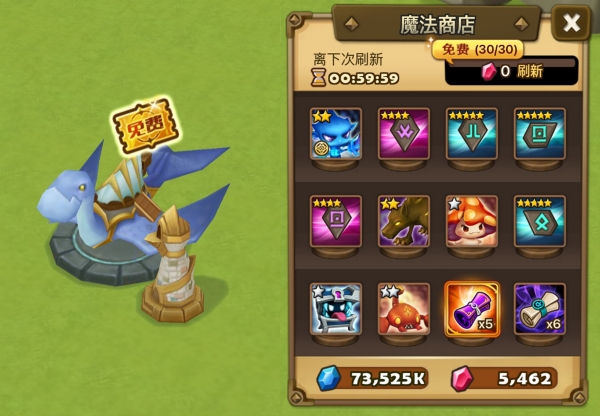Screen dimensions: 600x416
Task: Buy the purple scroll x5 item
Action: [x=471, y=308]
